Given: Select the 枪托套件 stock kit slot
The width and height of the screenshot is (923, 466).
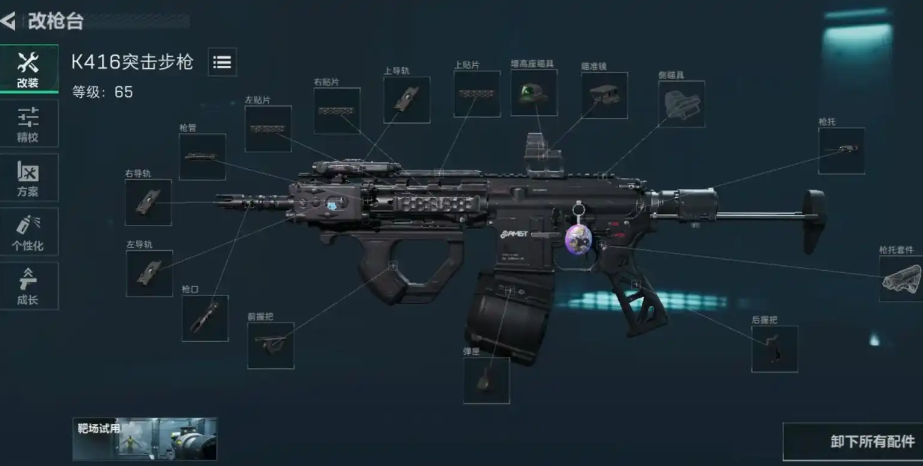Looking at the screenshot, I should (900, 279).
